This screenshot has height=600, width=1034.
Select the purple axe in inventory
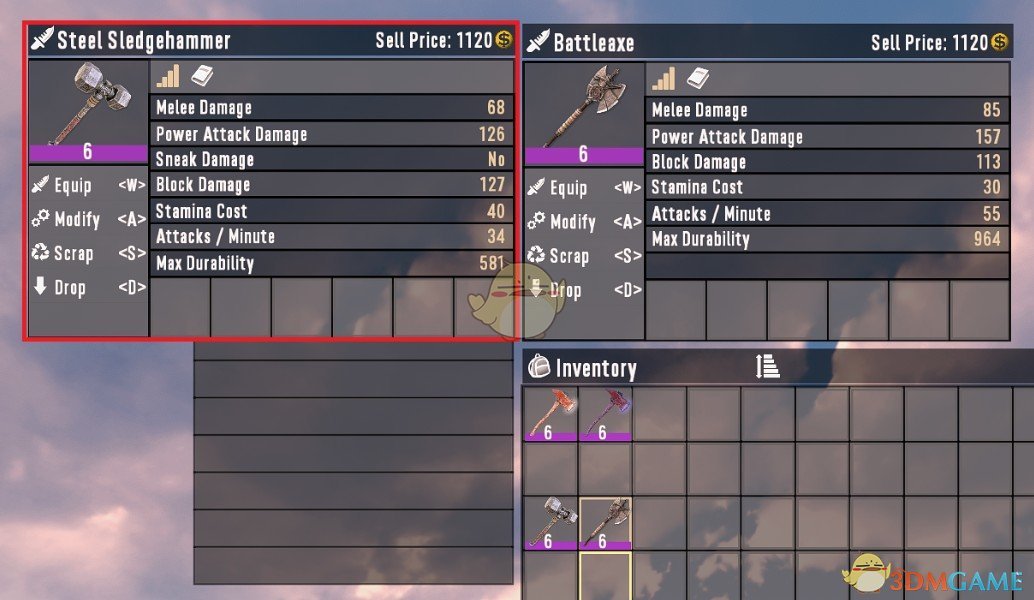(x=604, y=414)
